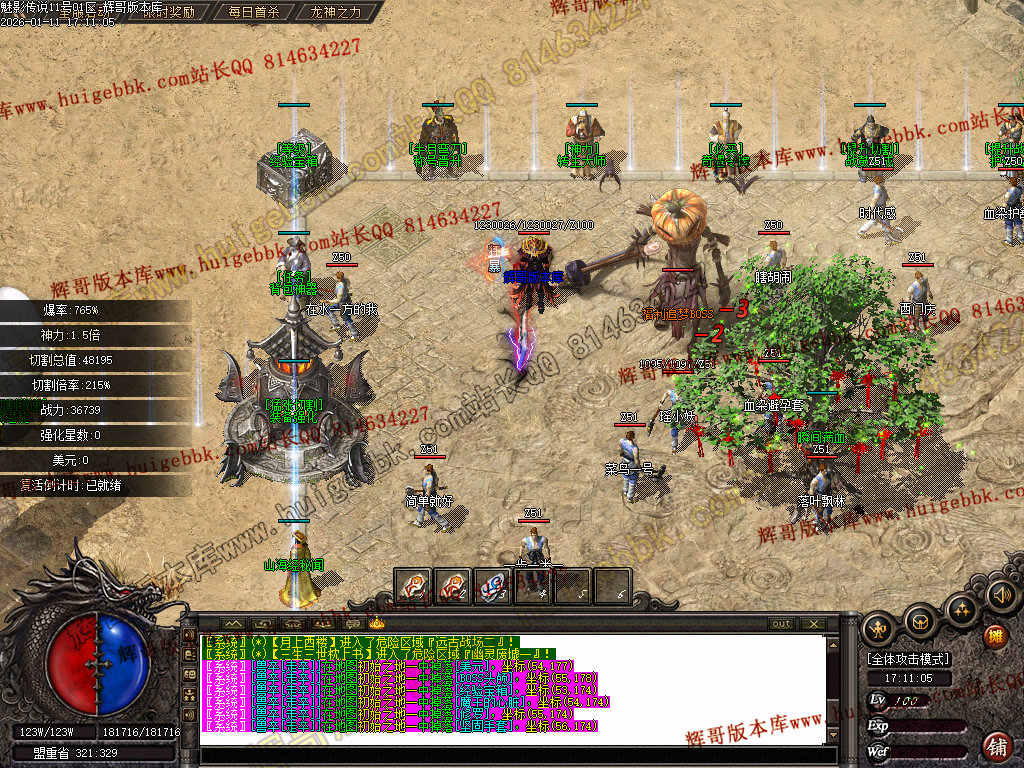
Task: Select the mountain-shaped chat channel button
Action: coord(232,624)
